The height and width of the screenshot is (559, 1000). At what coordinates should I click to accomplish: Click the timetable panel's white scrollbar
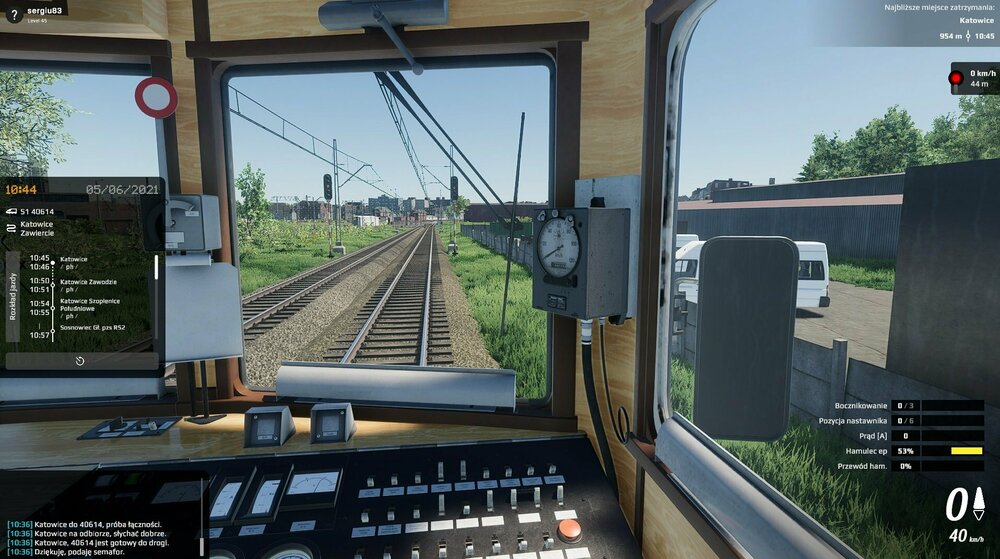pyautogui.click(x=156, y=267)
